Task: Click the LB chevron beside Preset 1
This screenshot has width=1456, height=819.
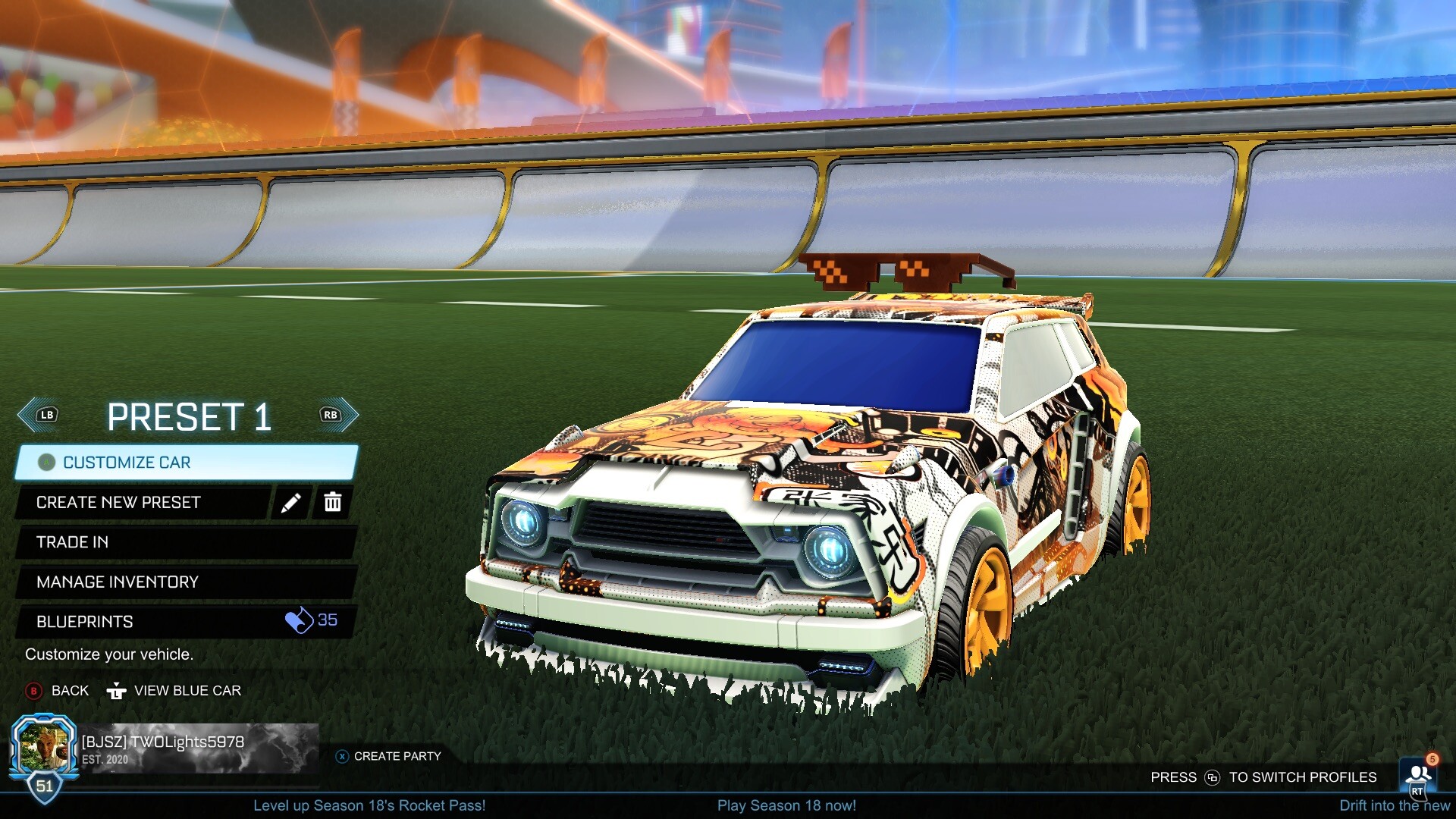Action: pyautogui.click(x=36, y=415)
